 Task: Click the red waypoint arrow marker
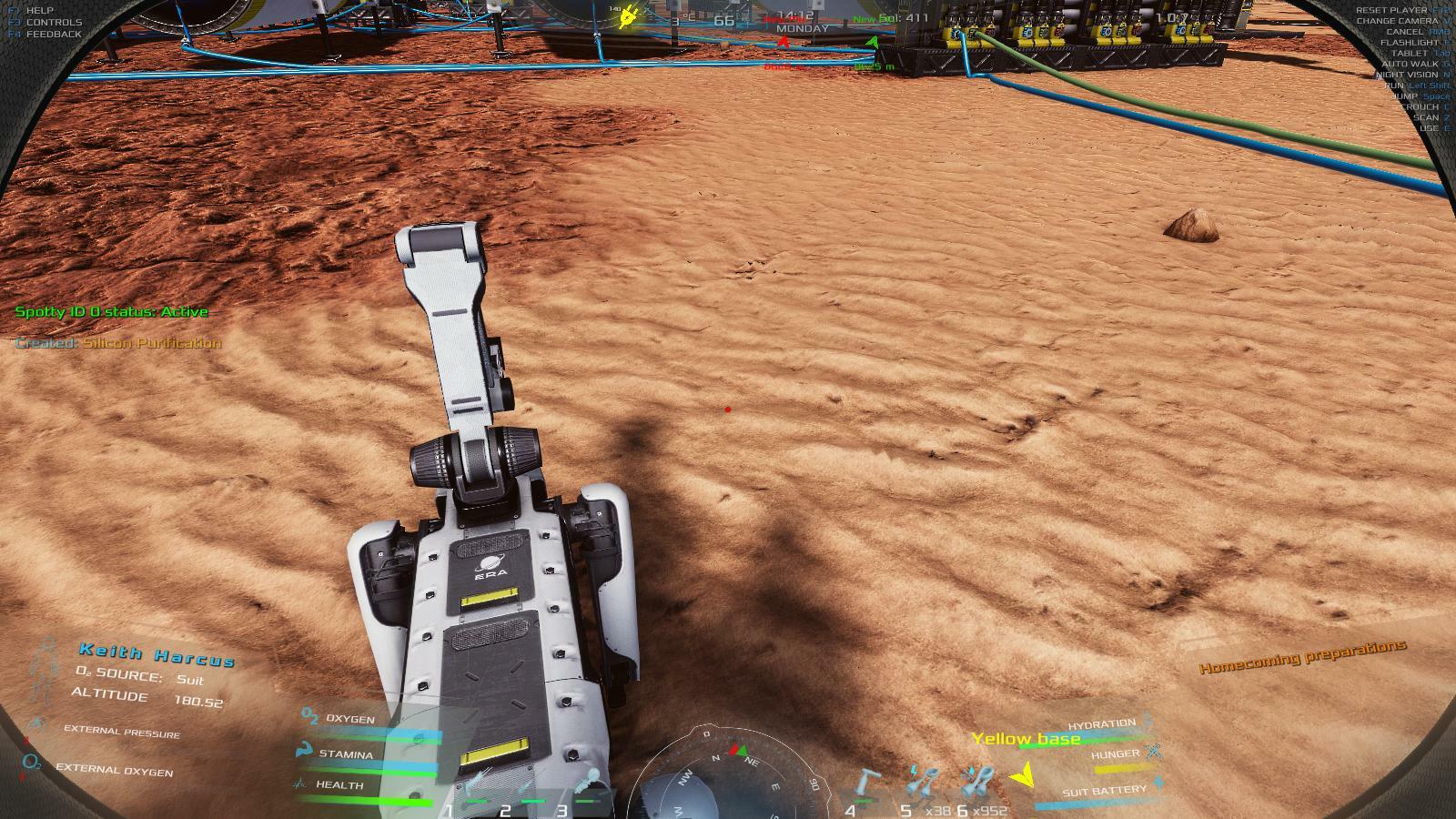(x=783, y=42)
